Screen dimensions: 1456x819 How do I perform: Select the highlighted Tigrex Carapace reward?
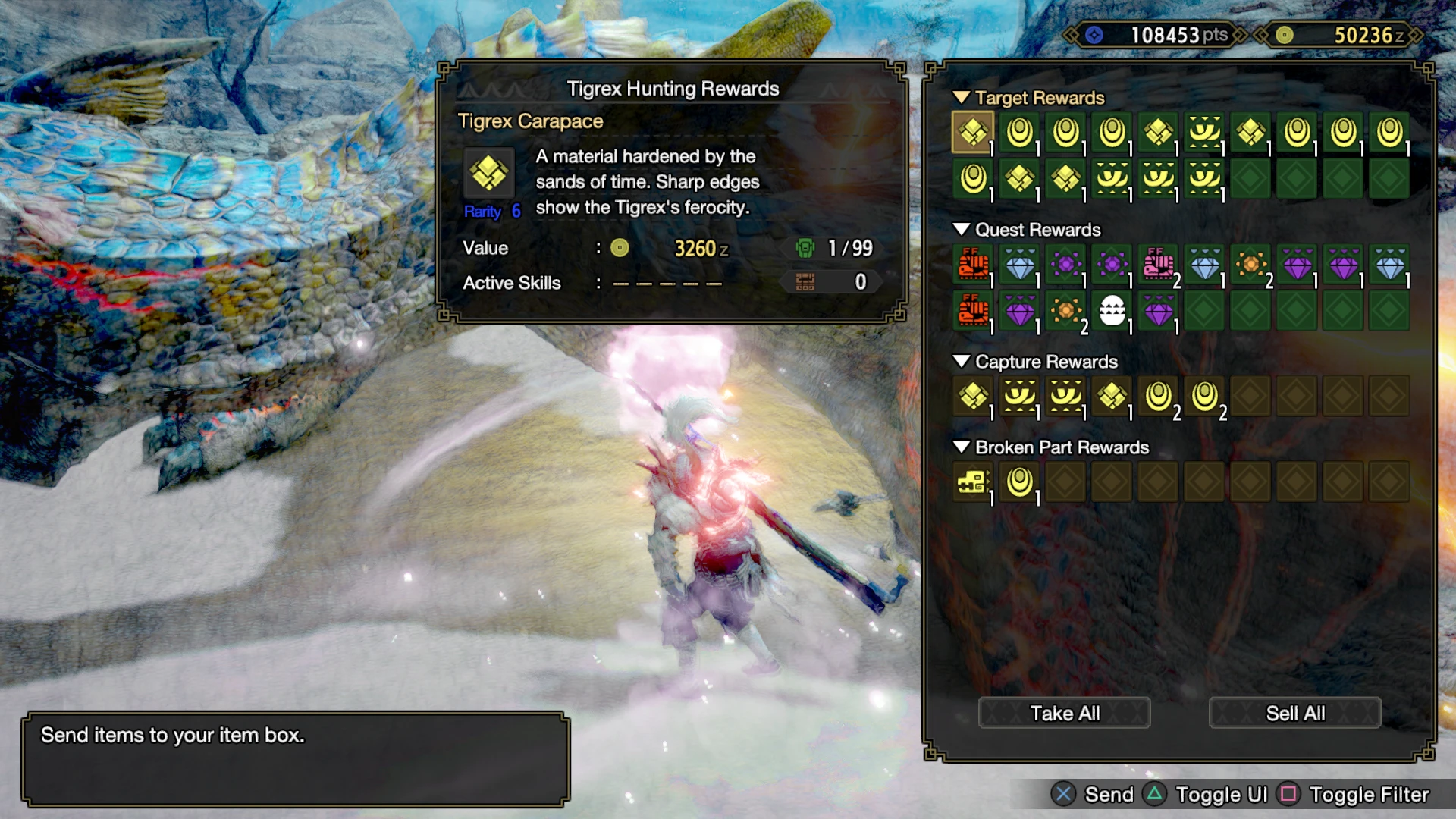tap(974, 133)
